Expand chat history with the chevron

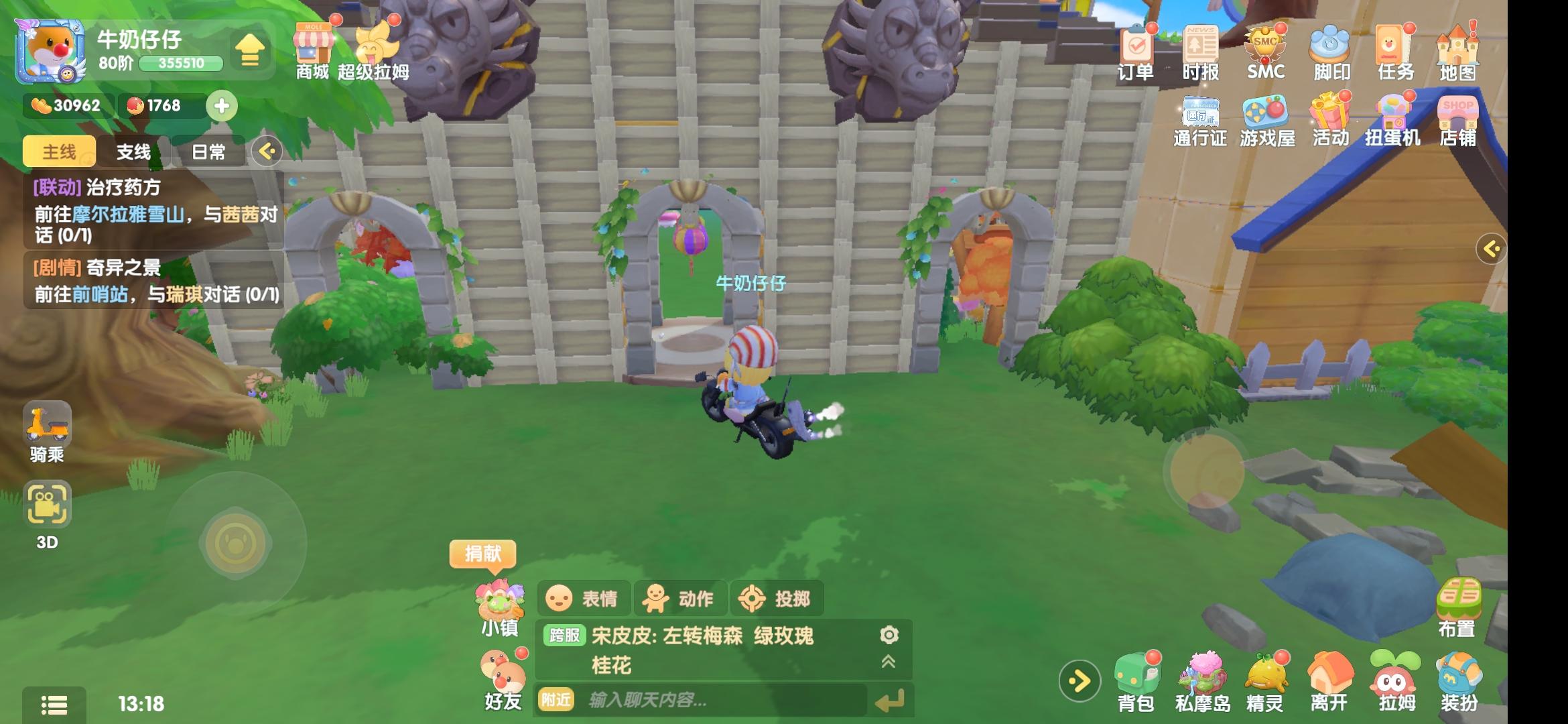[889, 660]
